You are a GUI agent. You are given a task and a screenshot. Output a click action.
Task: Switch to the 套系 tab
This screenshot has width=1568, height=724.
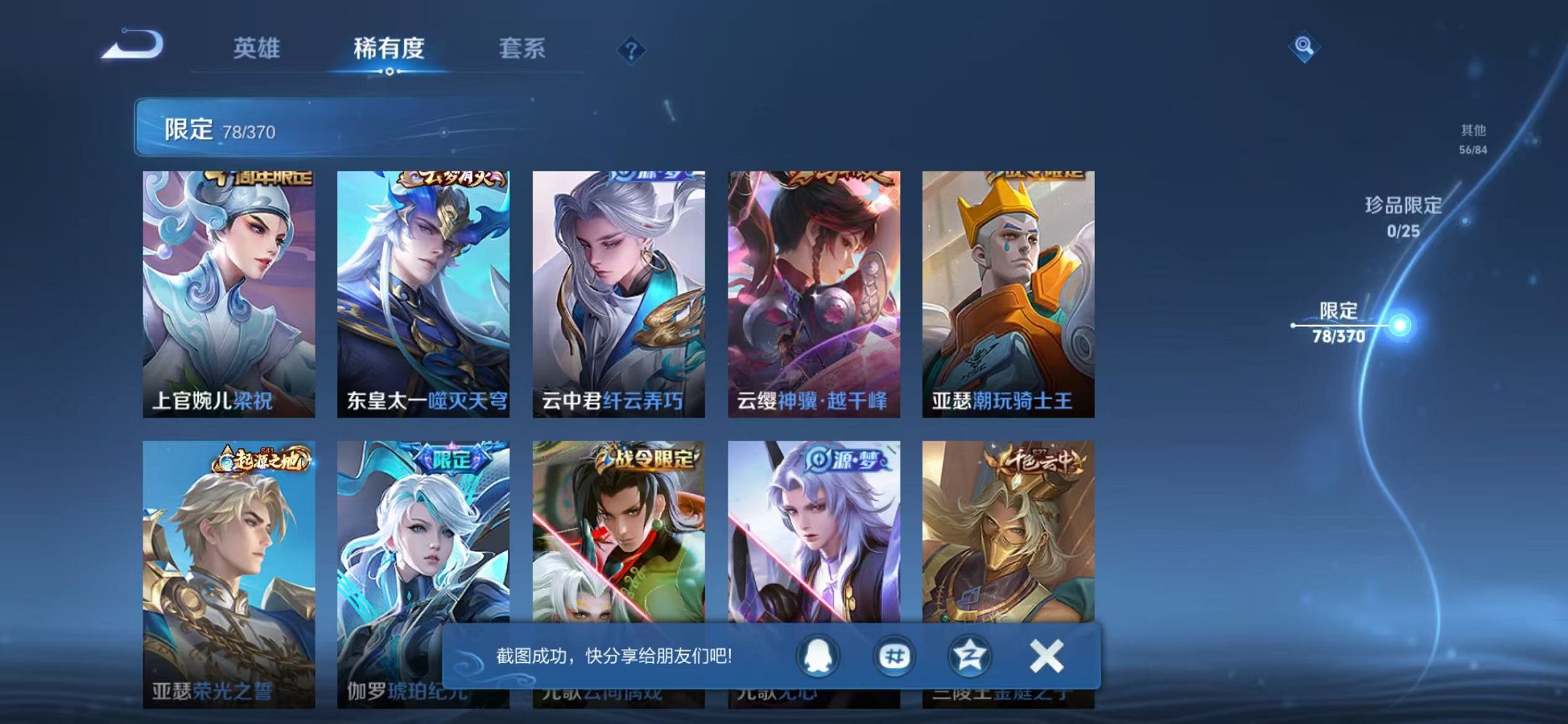(x=522, y=48)
